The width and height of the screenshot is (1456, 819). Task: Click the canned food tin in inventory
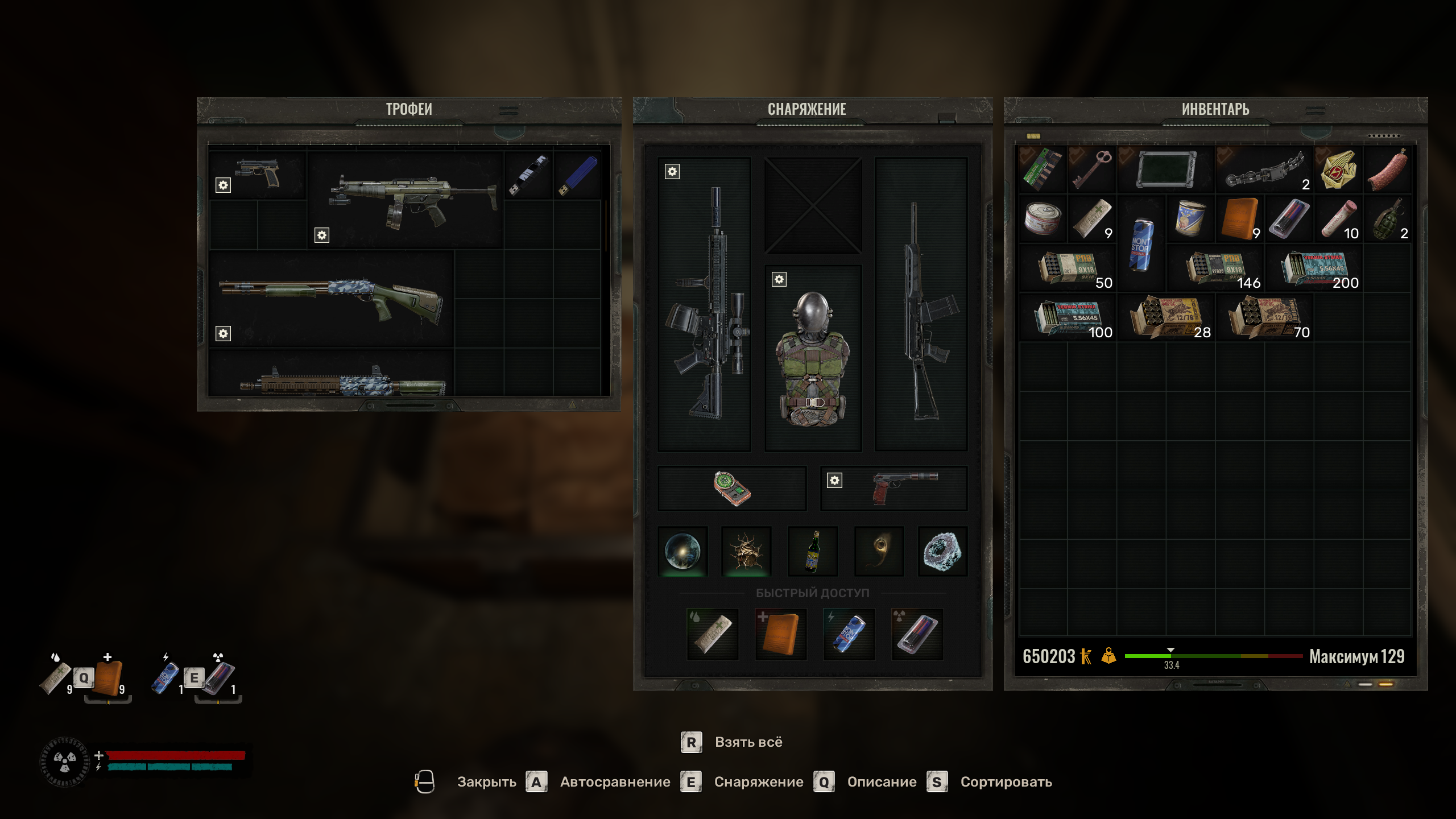(1043, 219)
